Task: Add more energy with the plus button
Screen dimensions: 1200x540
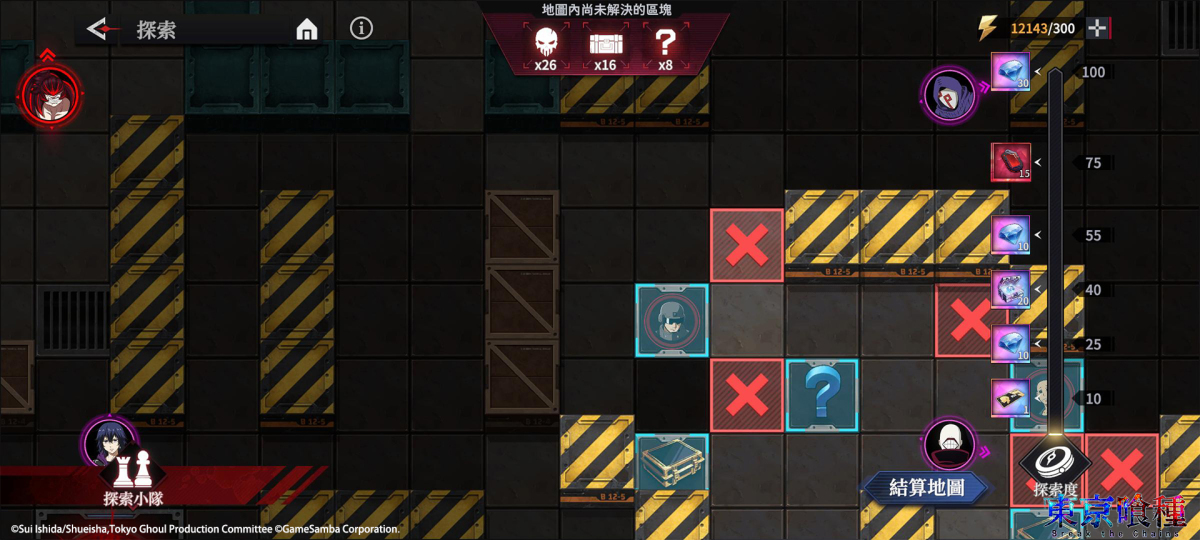Action: pos(1097,28)
